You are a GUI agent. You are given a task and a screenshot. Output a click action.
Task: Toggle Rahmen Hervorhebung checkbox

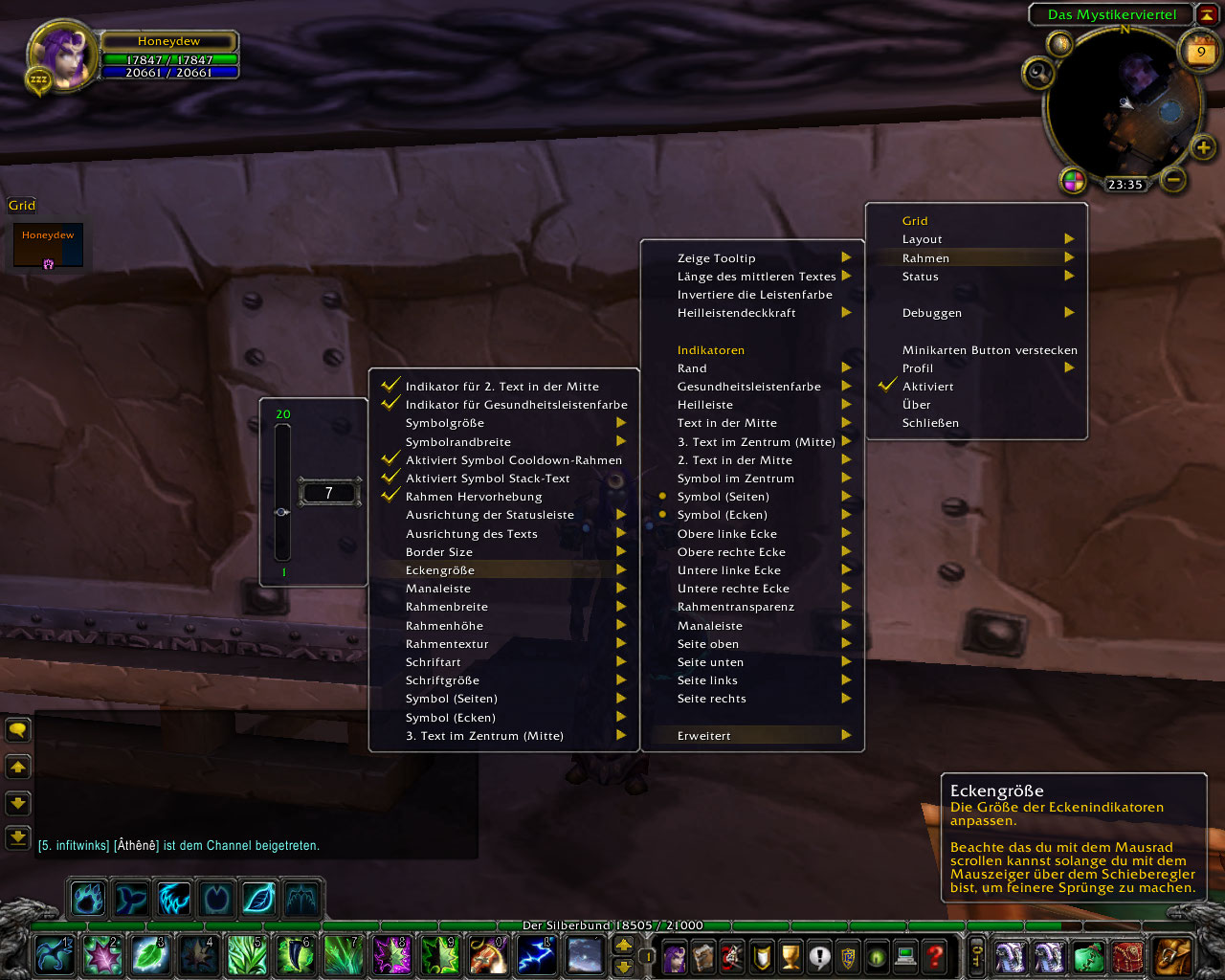coord(474,497)
